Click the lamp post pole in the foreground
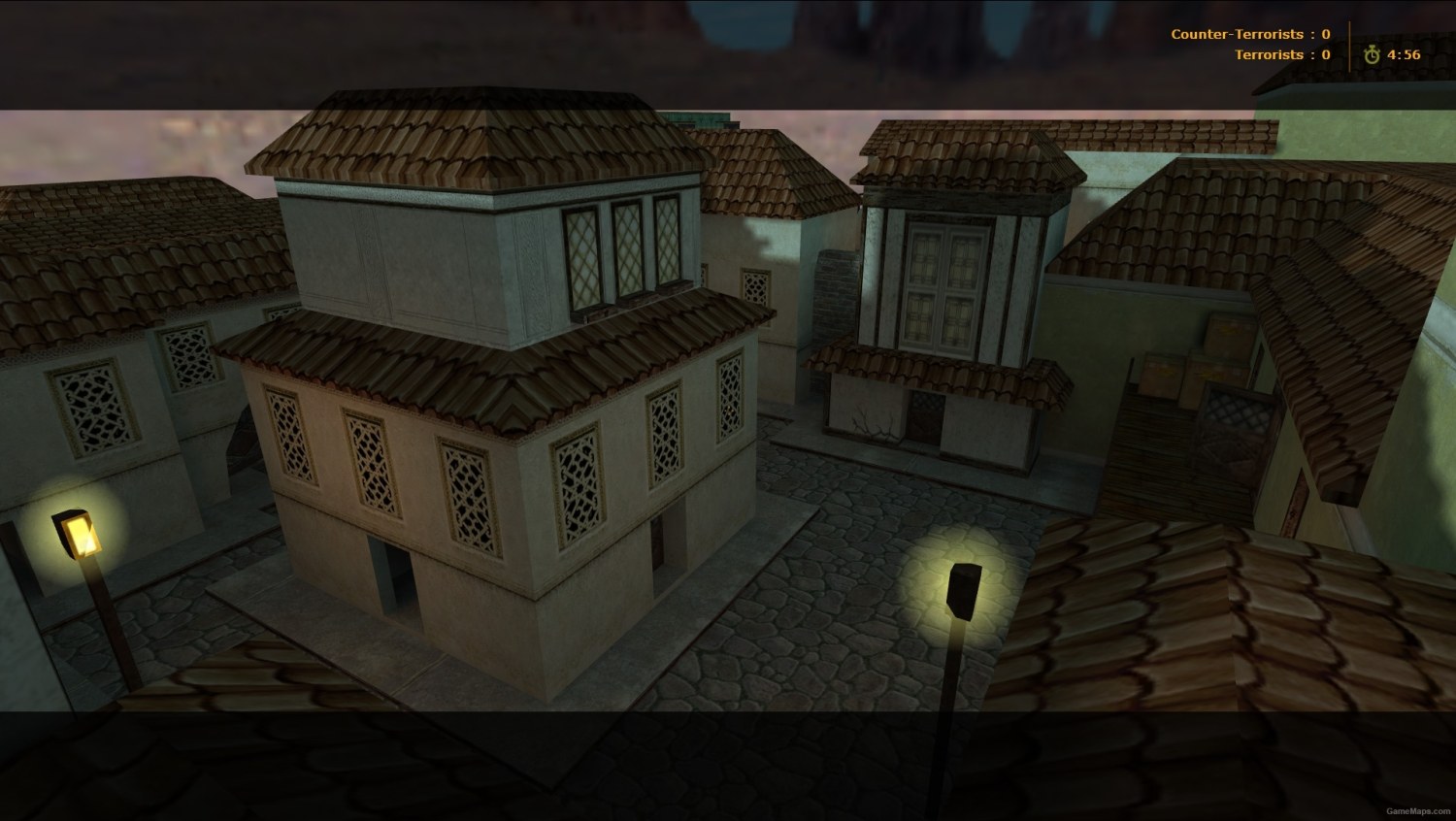The image size is (1456, 821). click(x=946, y=718)
